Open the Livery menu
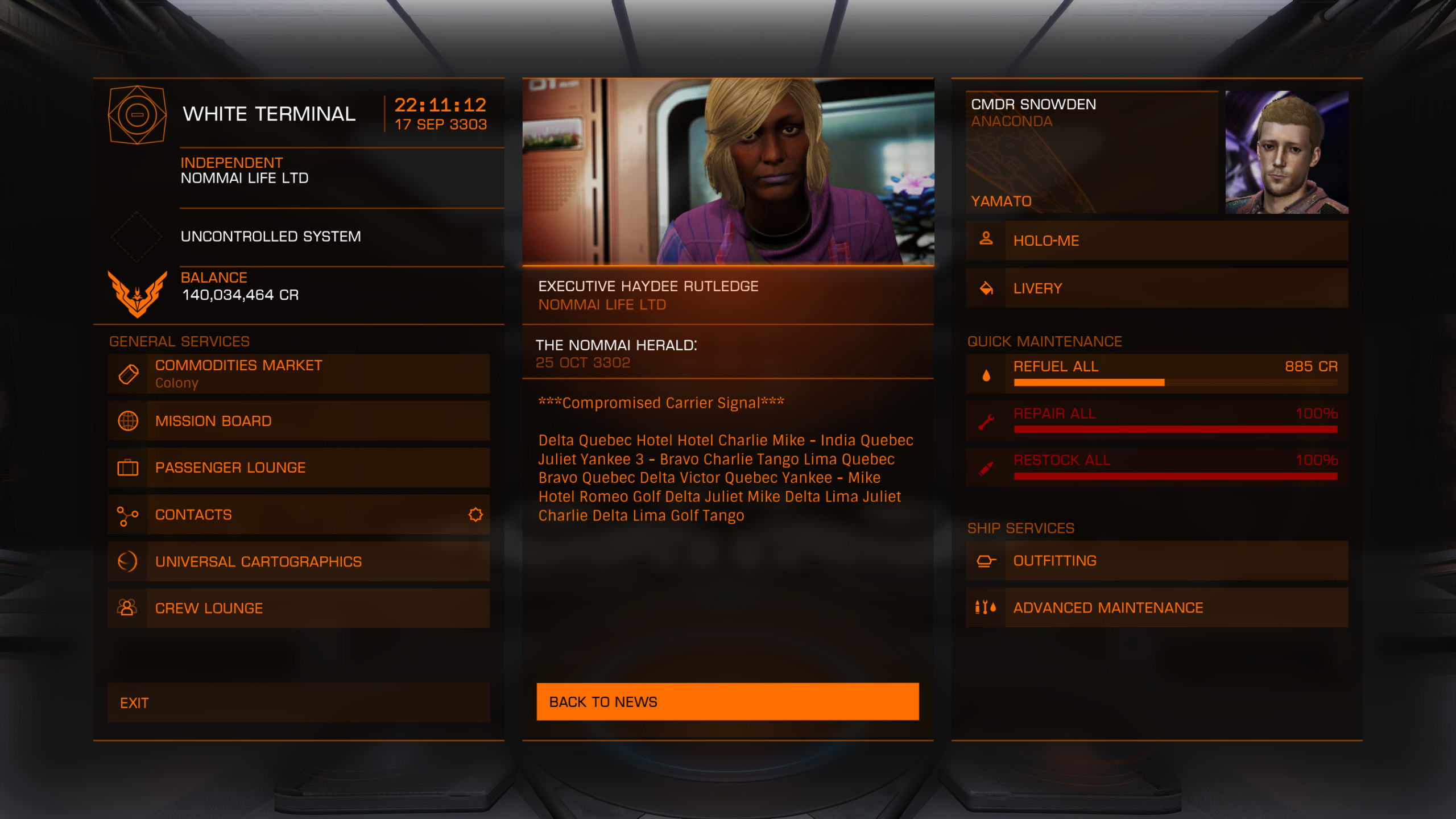 1157,288
